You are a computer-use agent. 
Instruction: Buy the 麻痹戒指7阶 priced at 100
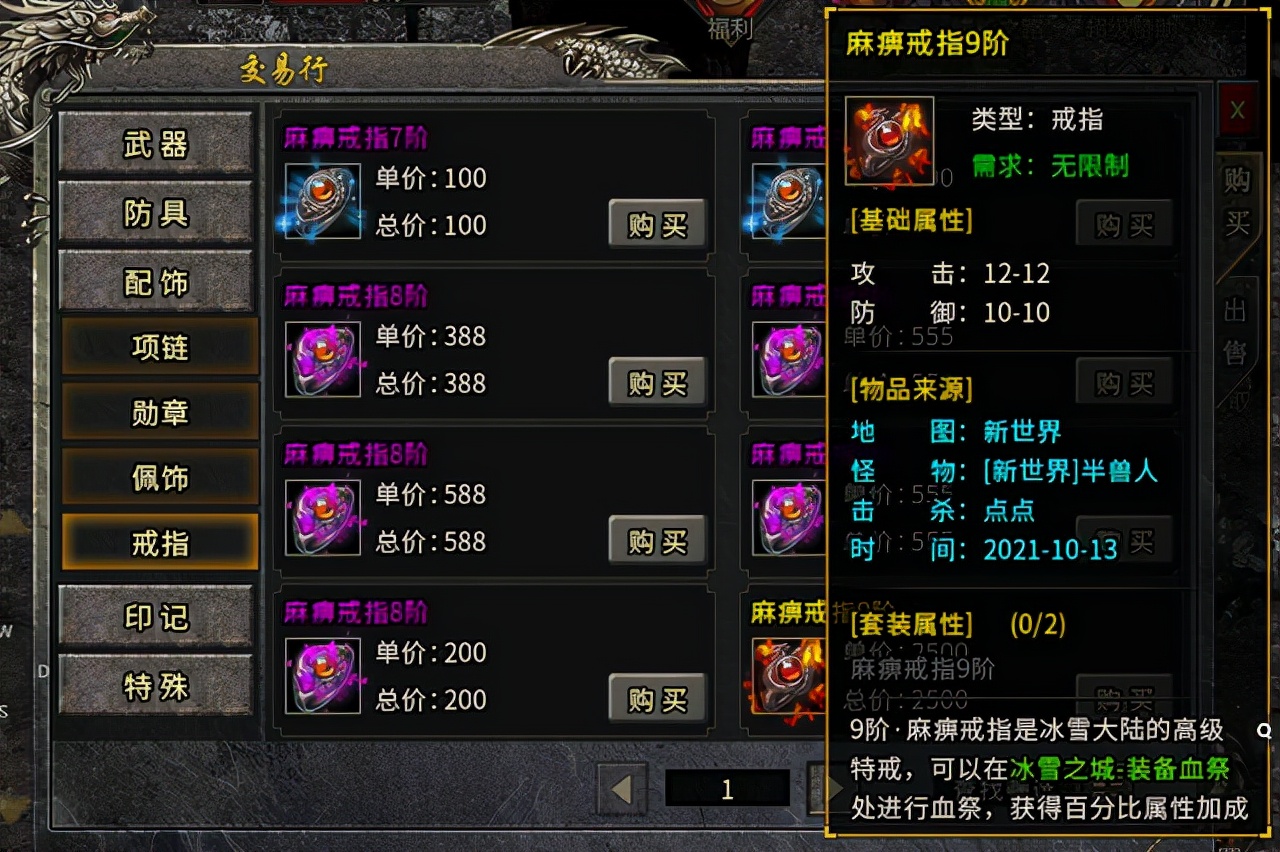(657, 224)
